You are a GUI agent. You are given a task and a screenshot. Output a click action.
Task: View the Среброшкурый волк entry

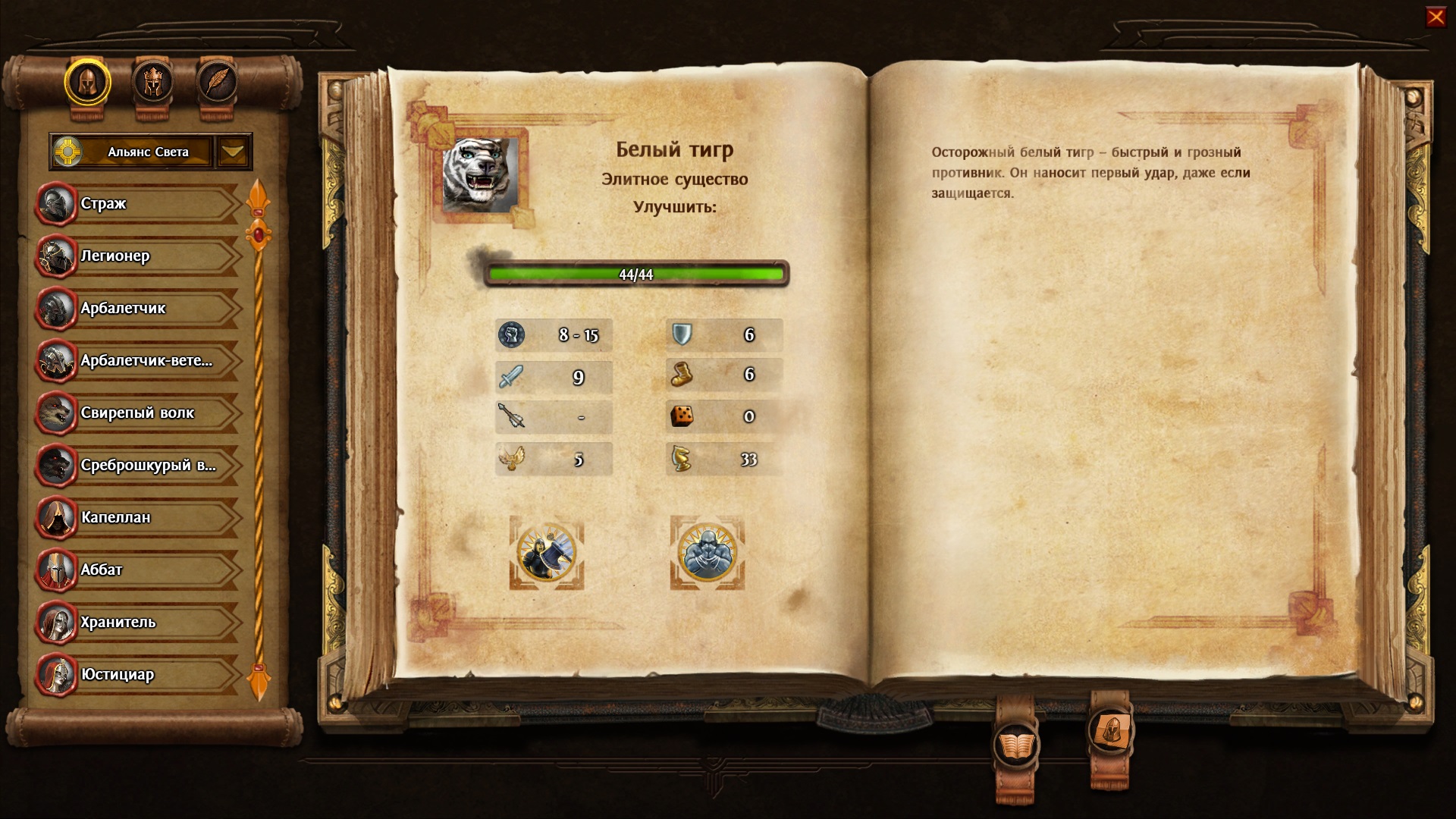(136, 465)
